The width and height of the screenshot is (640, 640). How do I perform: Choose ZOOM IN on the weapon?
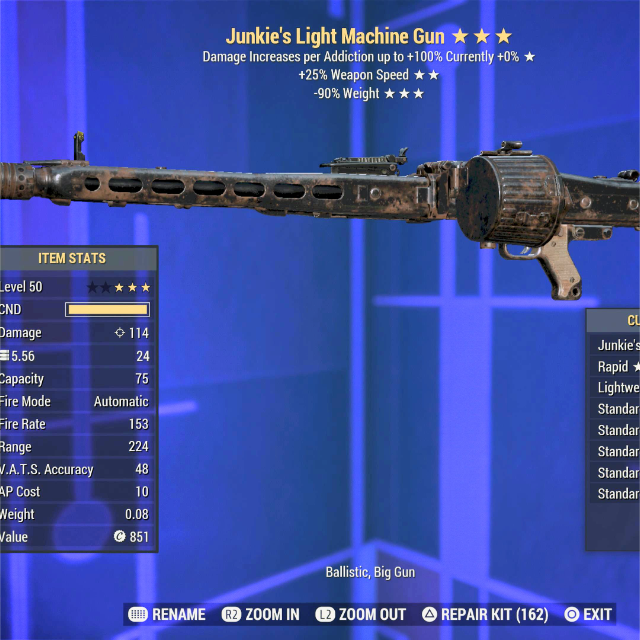(261, 614)
